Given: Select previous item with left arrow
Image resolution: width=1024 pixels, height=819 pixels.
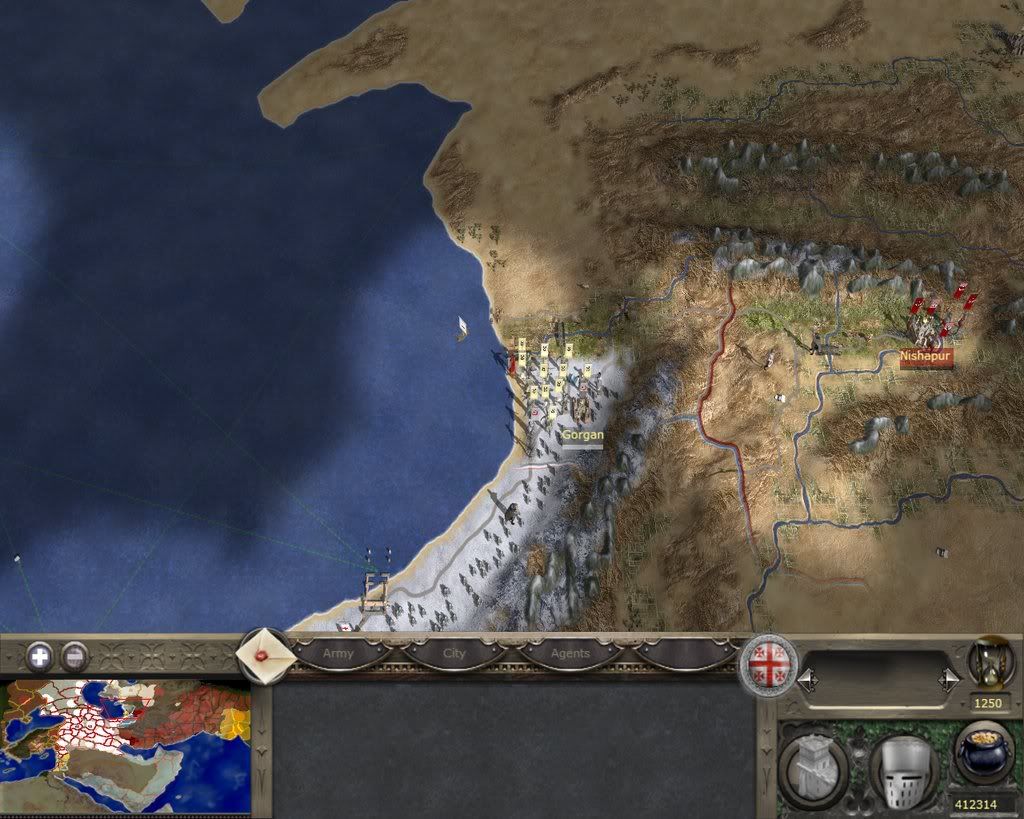Looking at the screenshot, I should (808, 680).
